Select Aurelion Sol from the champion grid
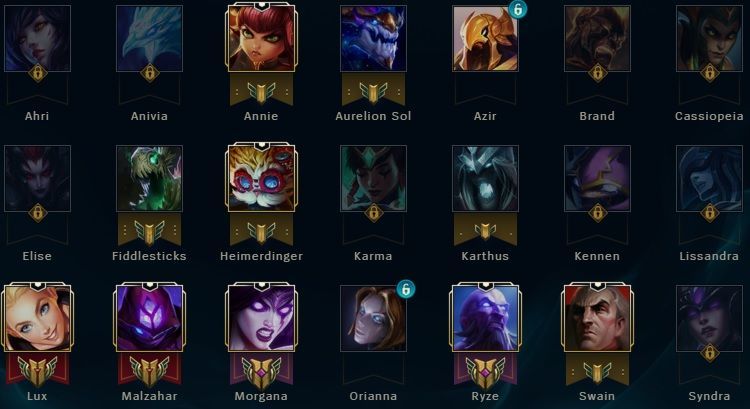 [373, 38]
